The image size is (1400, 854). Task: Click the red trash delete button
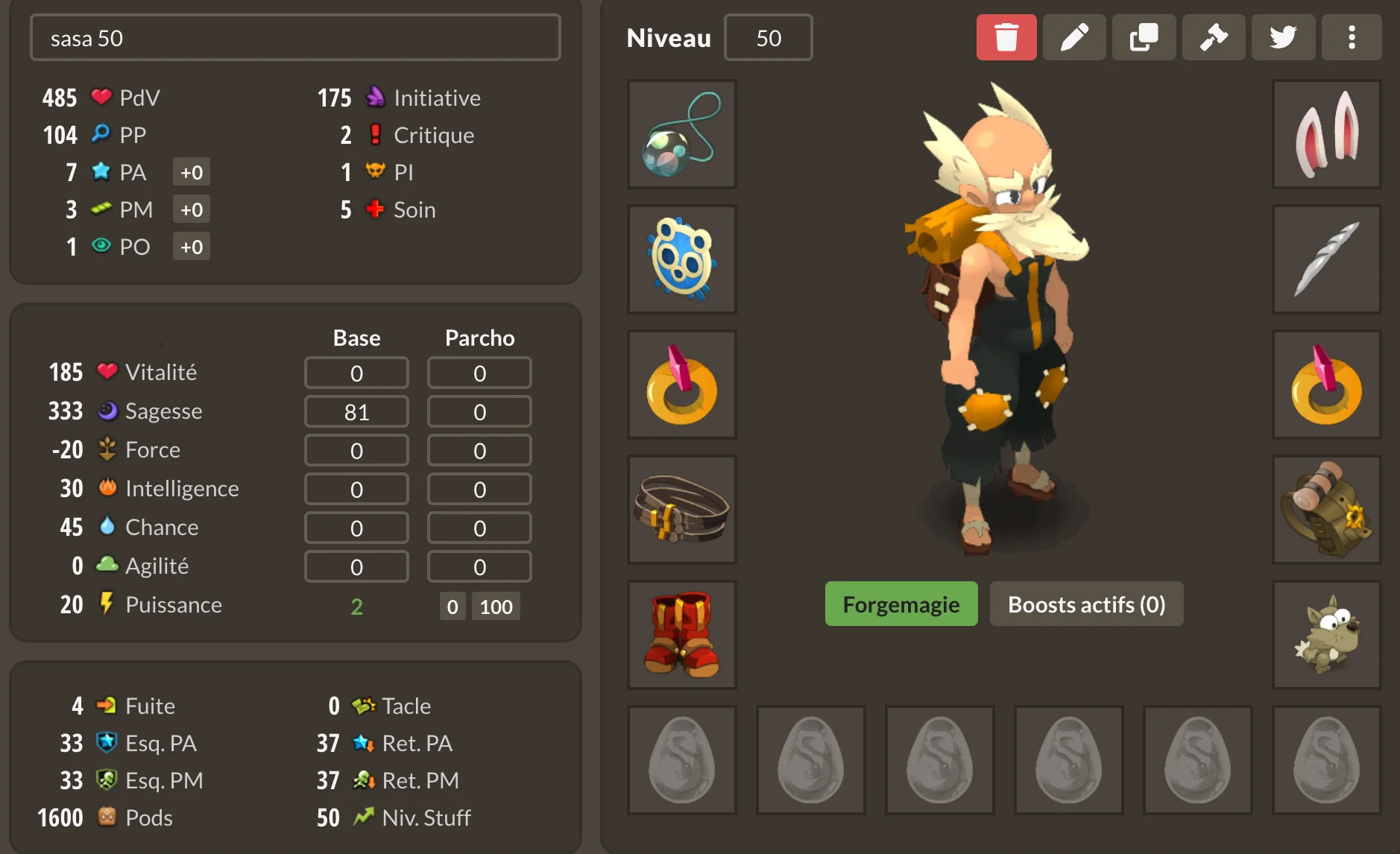1006,37
